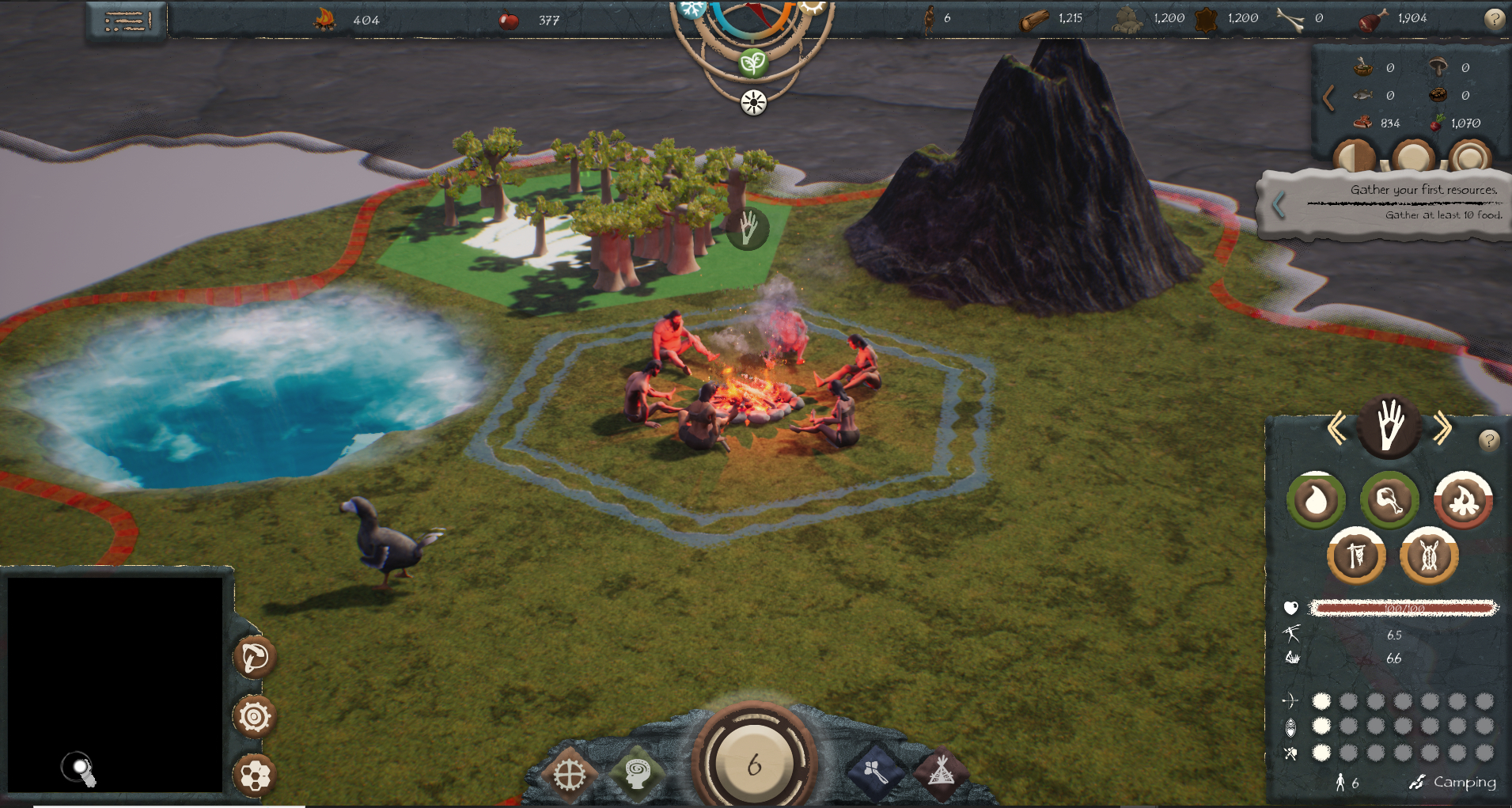Image resolution: width=1512 pixels, height=808 pixels.
Task: Choose the water drop task icon
Action: click(1316, 500)
